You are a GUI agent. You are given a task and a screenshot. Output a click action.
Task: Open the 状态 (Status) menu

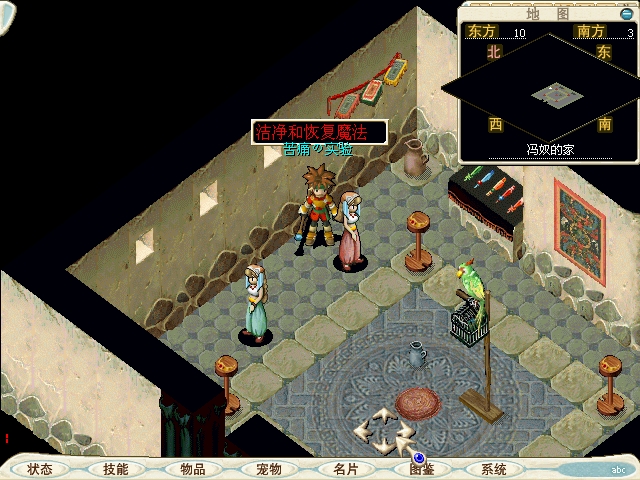tap(40, 469)
